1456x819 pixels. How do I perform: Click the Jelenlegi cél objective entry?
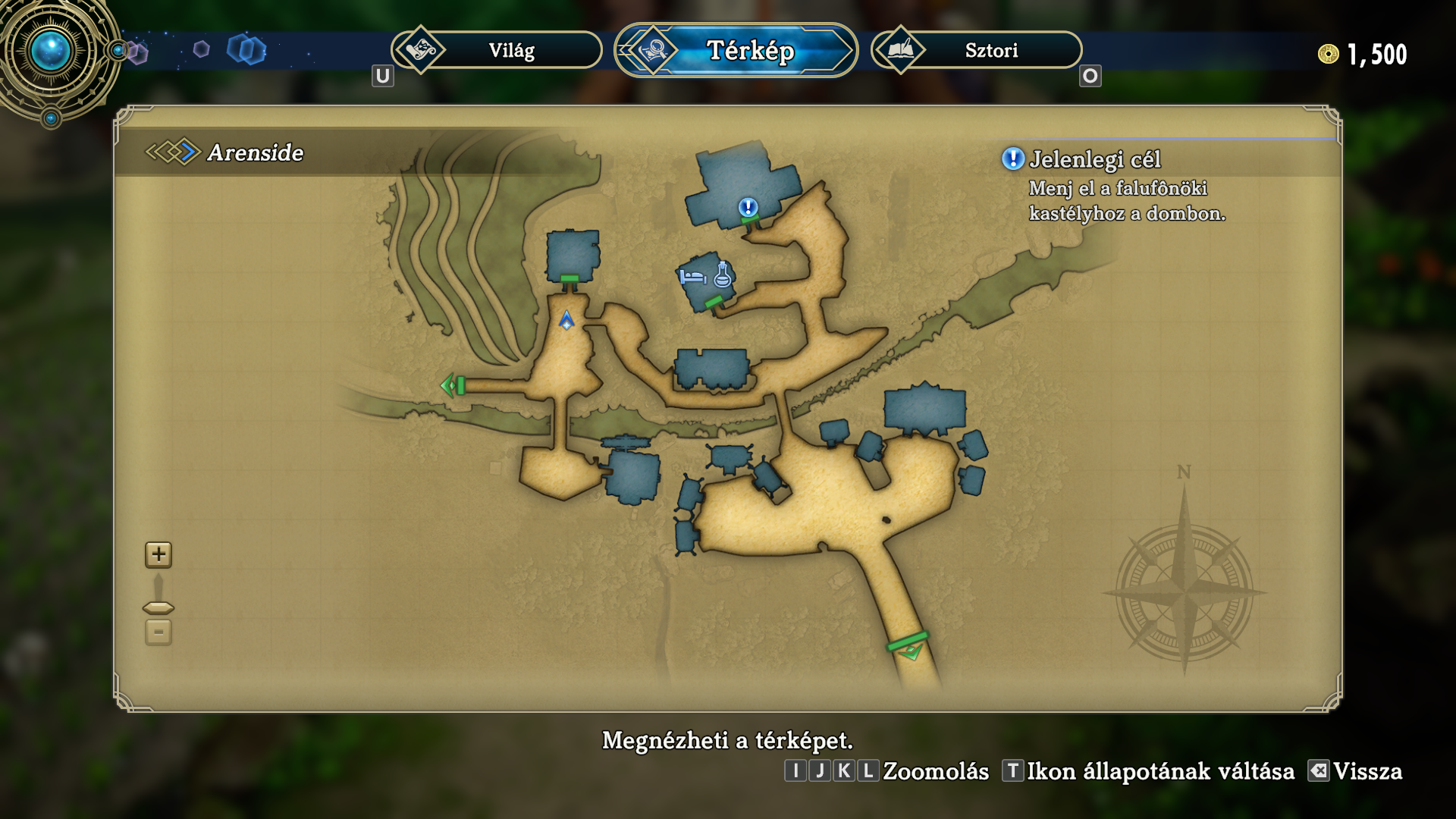1094,160
